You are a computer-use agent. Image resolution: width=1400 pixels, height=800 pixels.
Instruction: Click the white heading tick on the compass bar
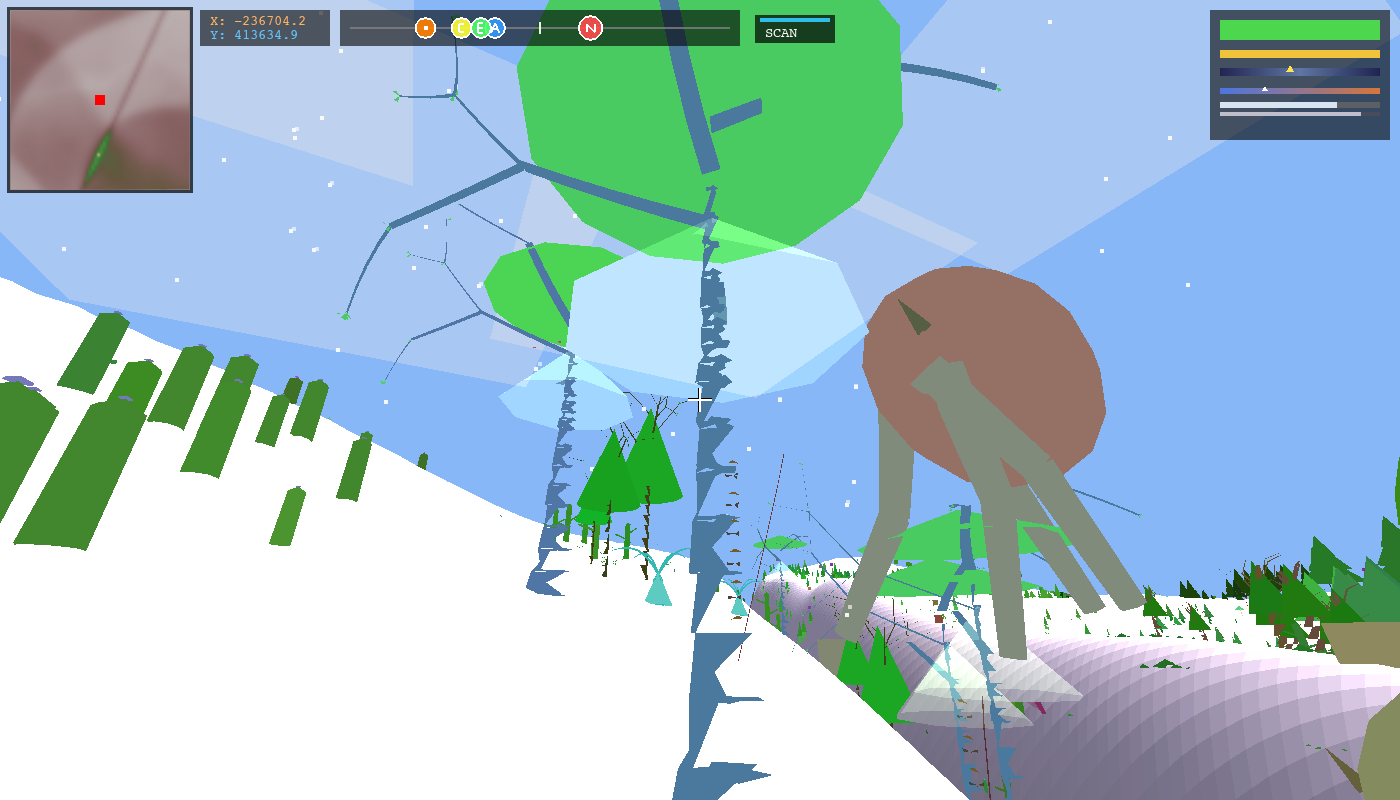[x=541, y=28]
